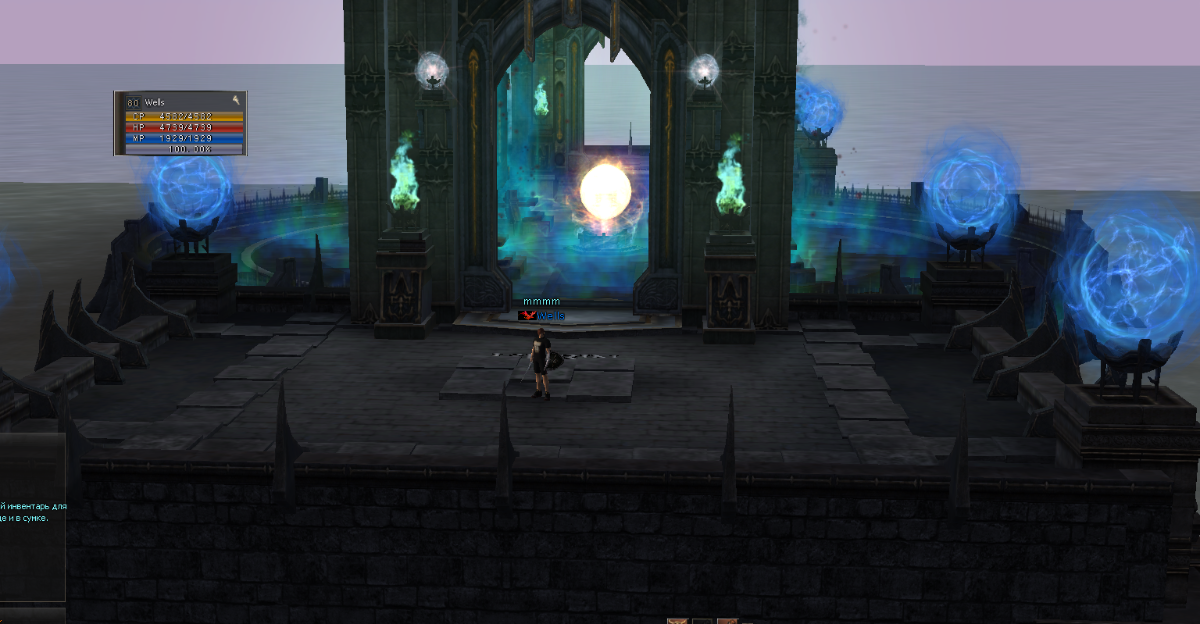Click the Wels character status panel

tap(180, 123)
